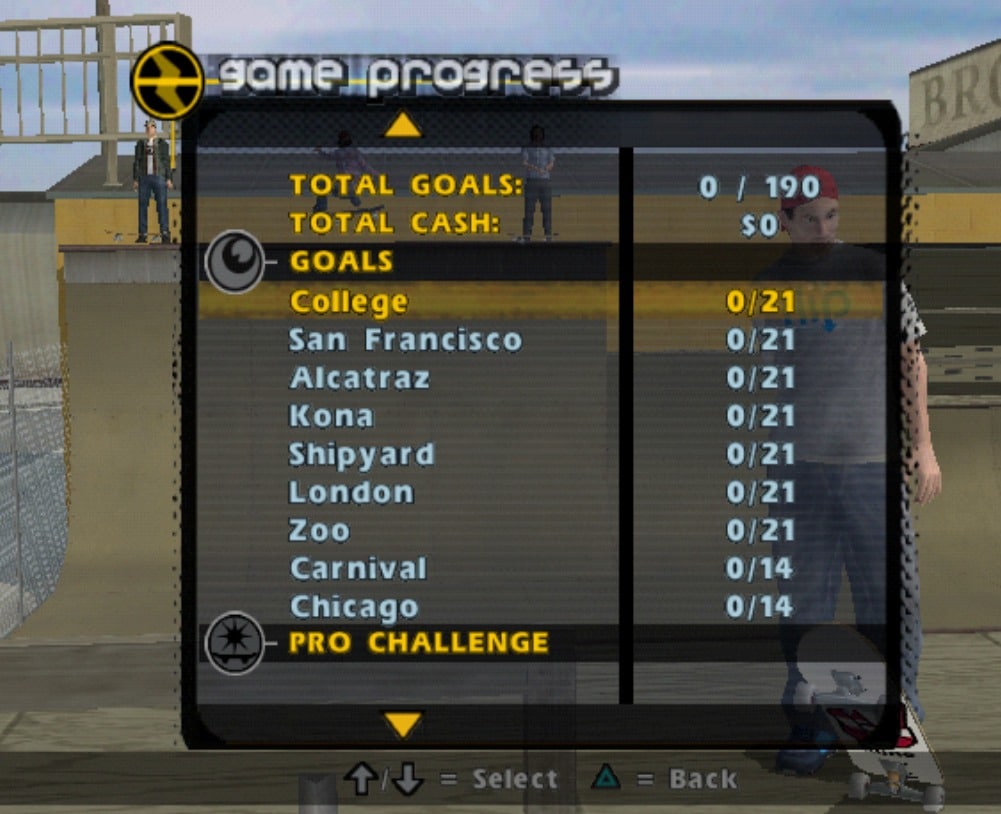Viewport: 1001px width, 814px height.
Task: Select the Zoo level row
Action: pyautogui.click(x=319, y=530)
